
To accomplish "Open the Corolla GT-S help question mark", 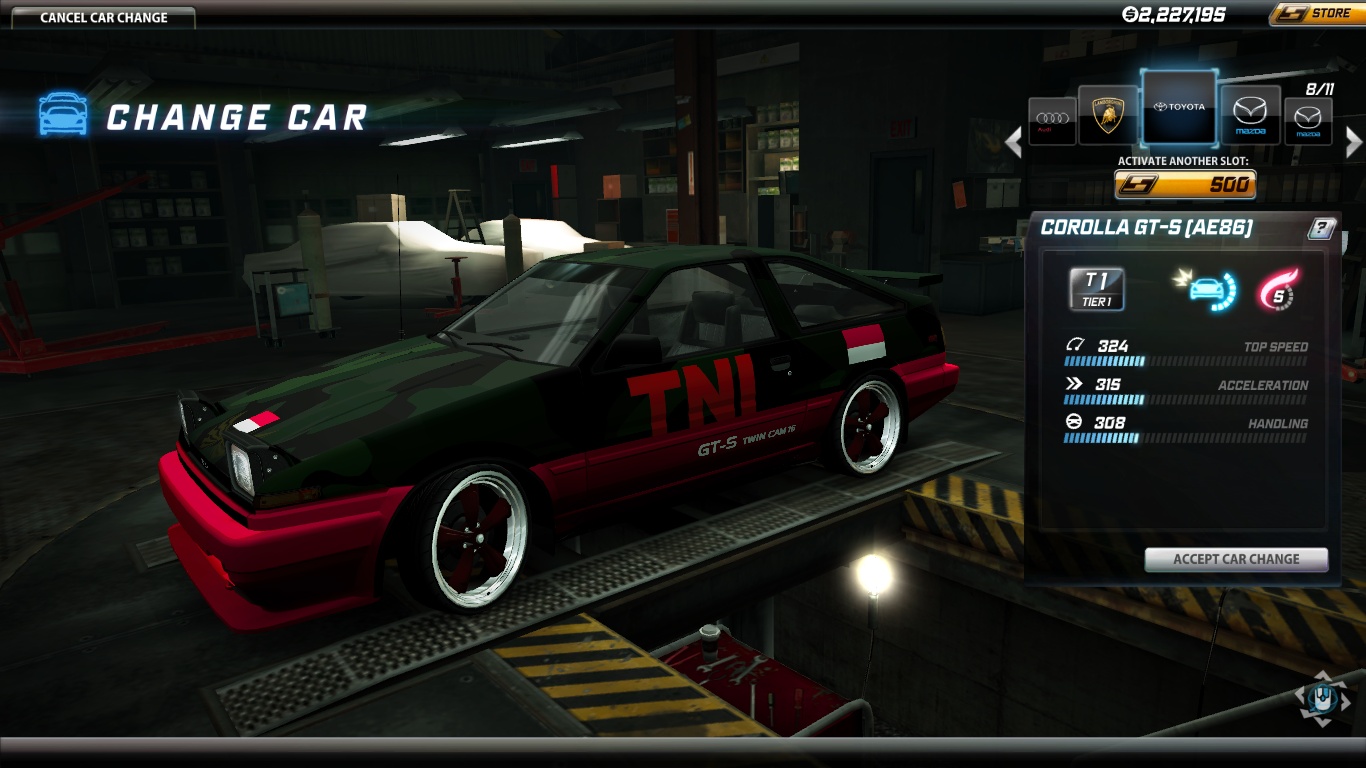I will [1320, 228].
